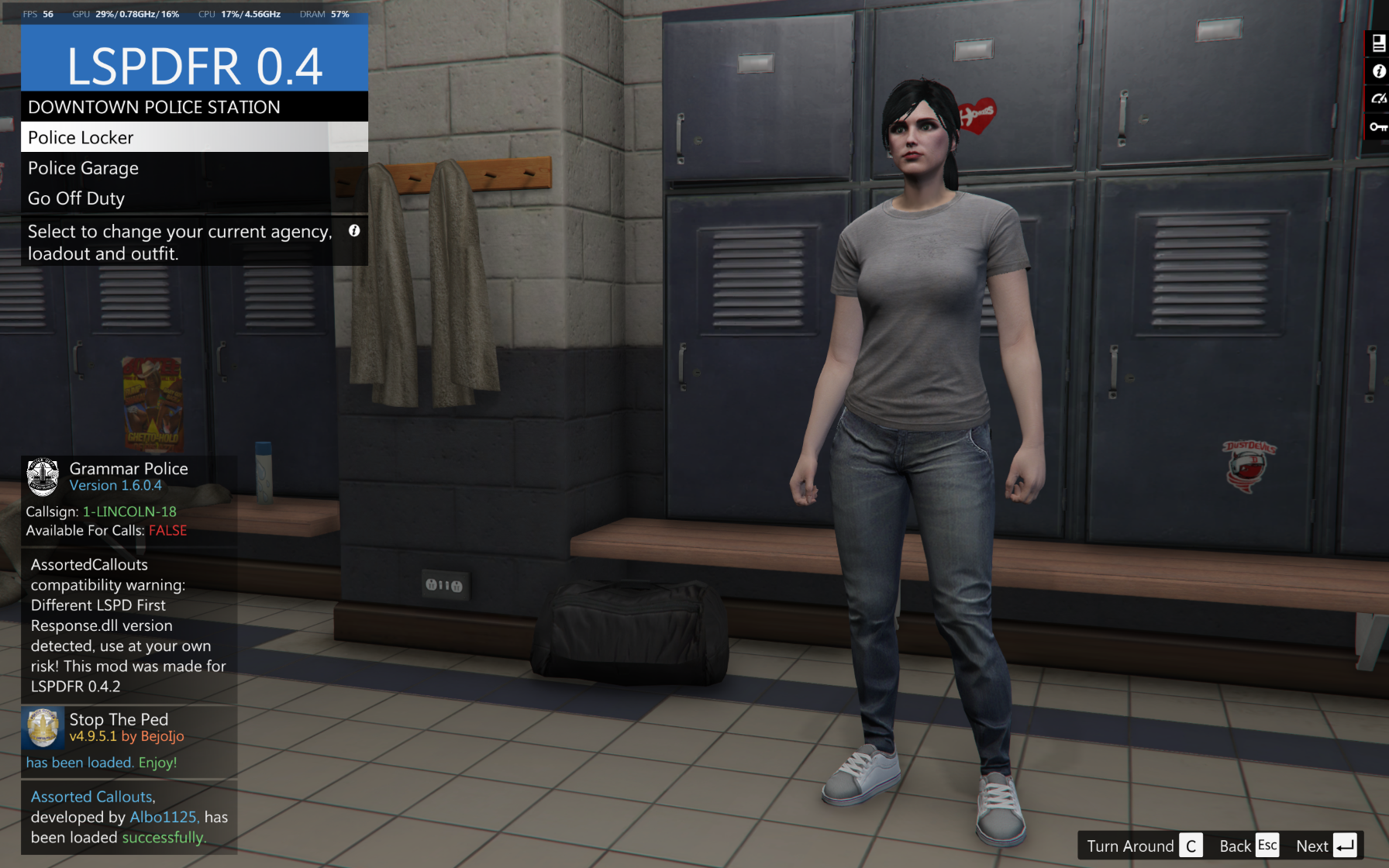
Task: Click the Next button
Action: [1325, 846]
